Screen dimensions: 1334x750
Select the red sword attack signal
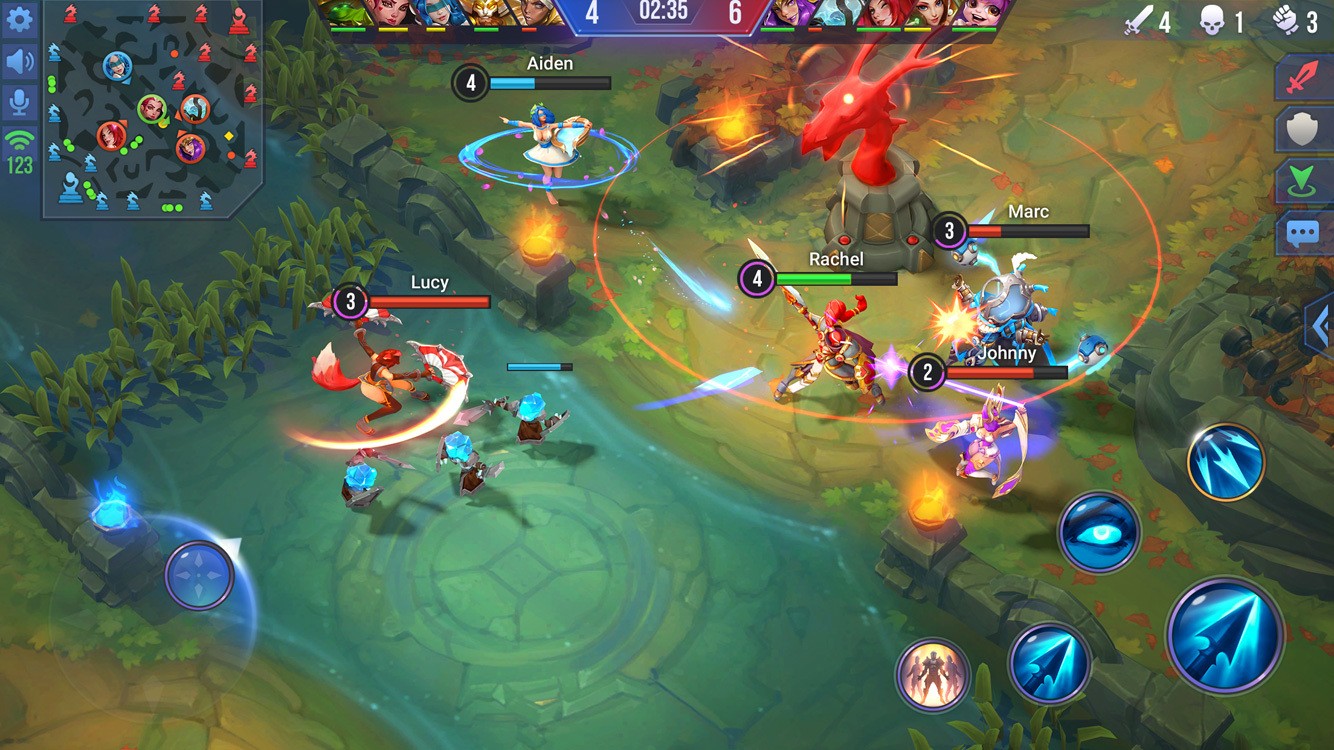click(1301, 78)
